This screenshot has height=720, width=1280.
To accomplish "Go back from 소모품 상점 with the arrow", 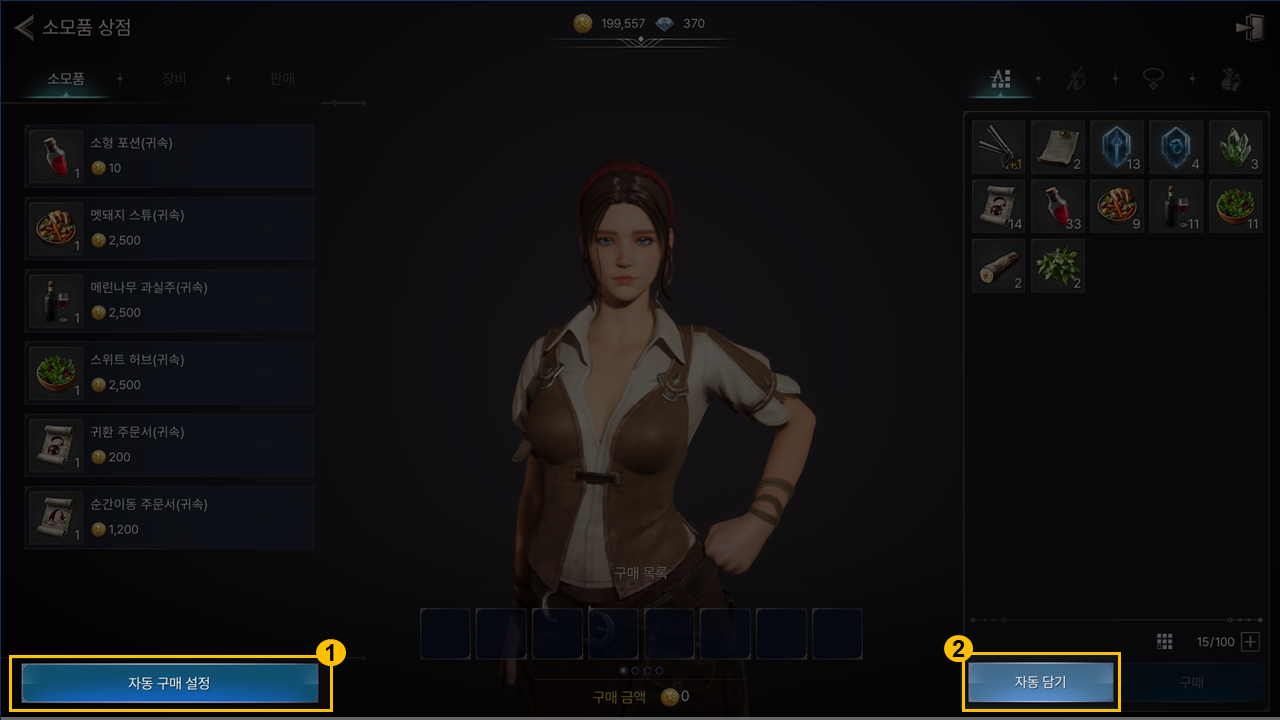I will (x=24, y=27).
